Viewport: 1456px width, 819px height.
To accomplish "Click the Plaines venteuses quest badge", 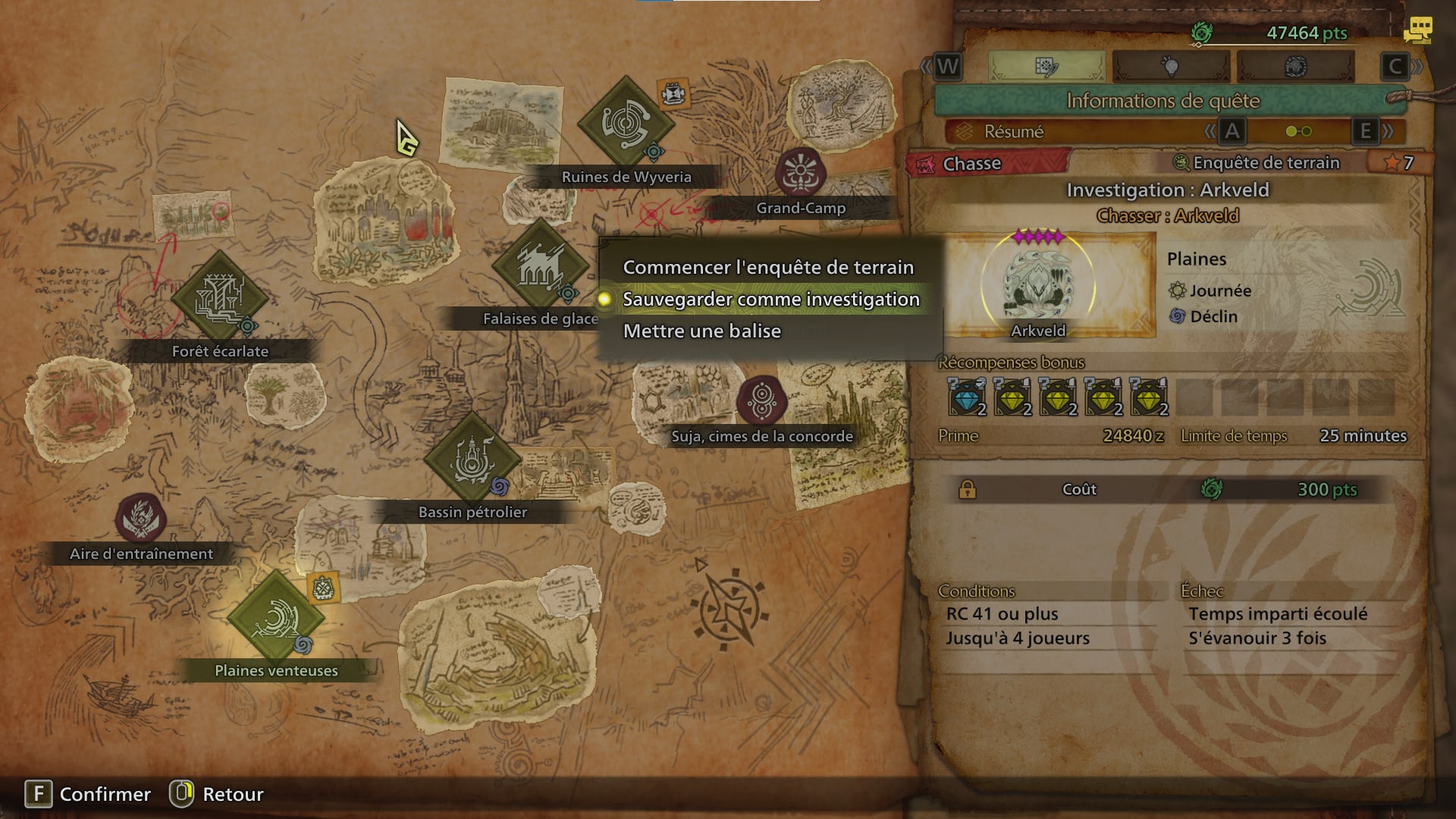I will click(324, 588).
